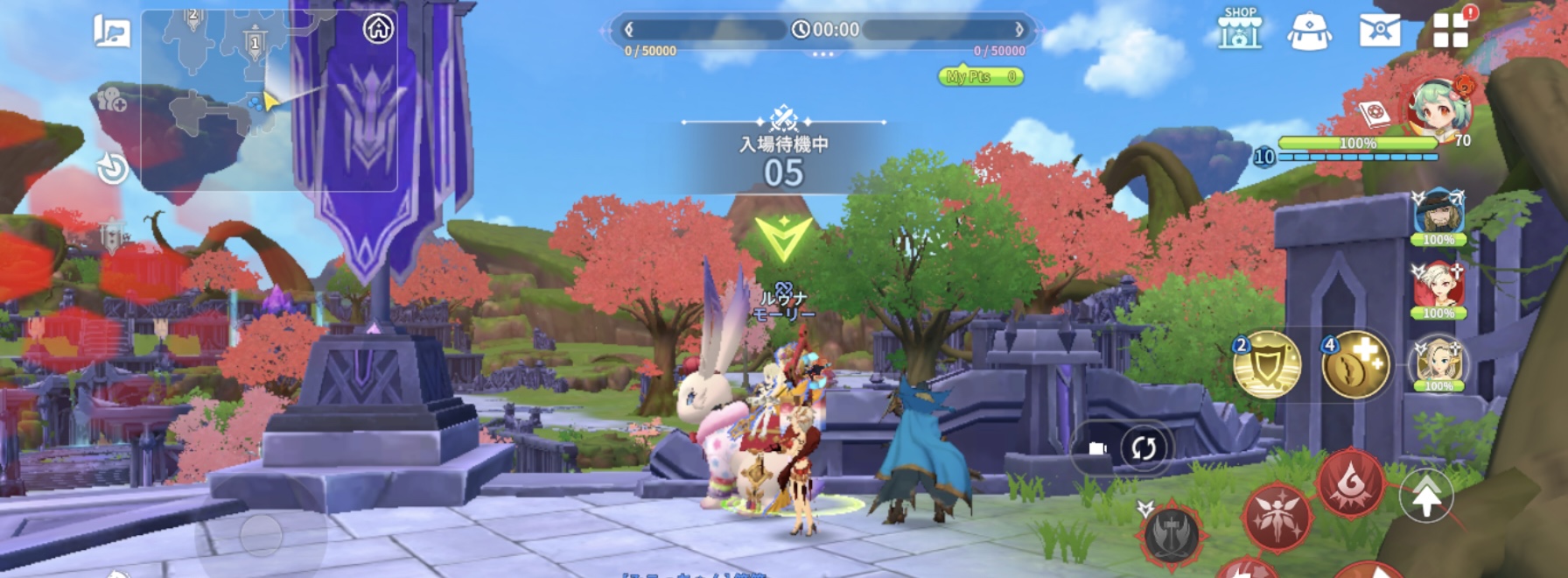Switch to the white-haired red-hooded party member
This screenshot has width=1568, height=578.
pos(1438,288)
